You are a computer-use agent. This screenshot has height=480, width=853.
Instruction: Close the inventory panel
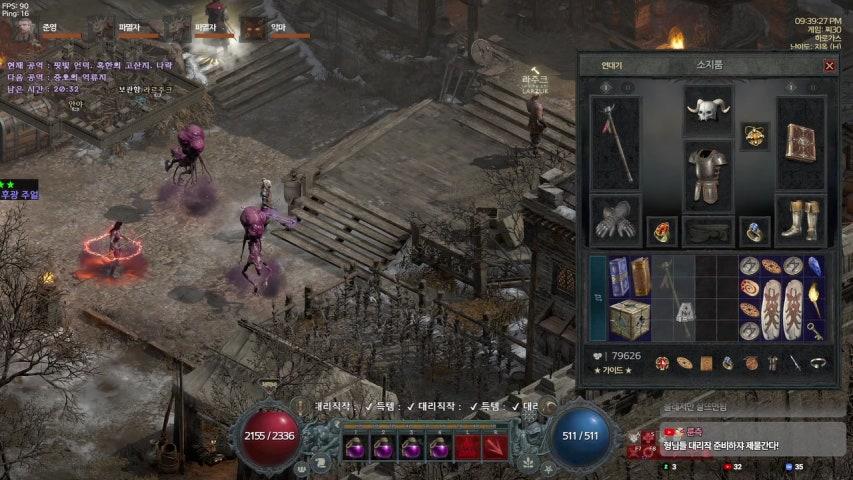pyautogui.click(x=829, y=66)
